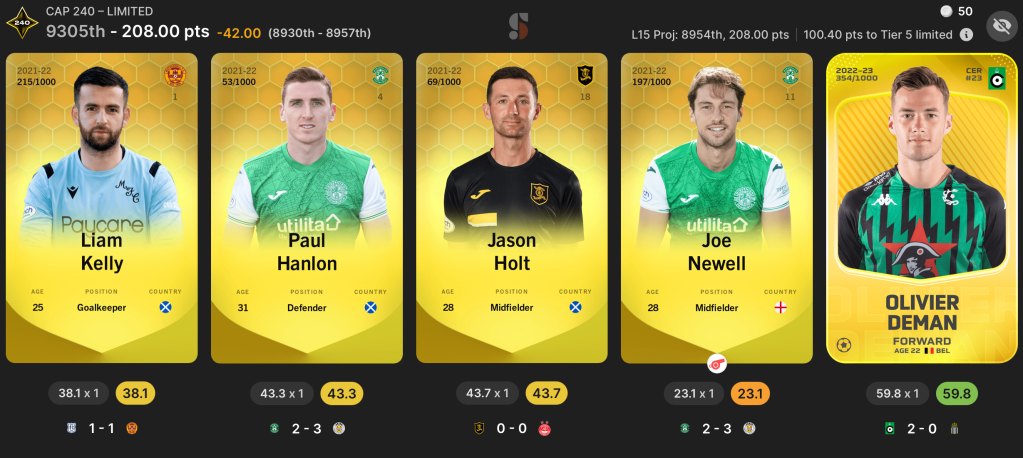The image size is (1023, 458).
Task: Toggle the crossed-out eye visibility button
Action: tap(1001, 26)
